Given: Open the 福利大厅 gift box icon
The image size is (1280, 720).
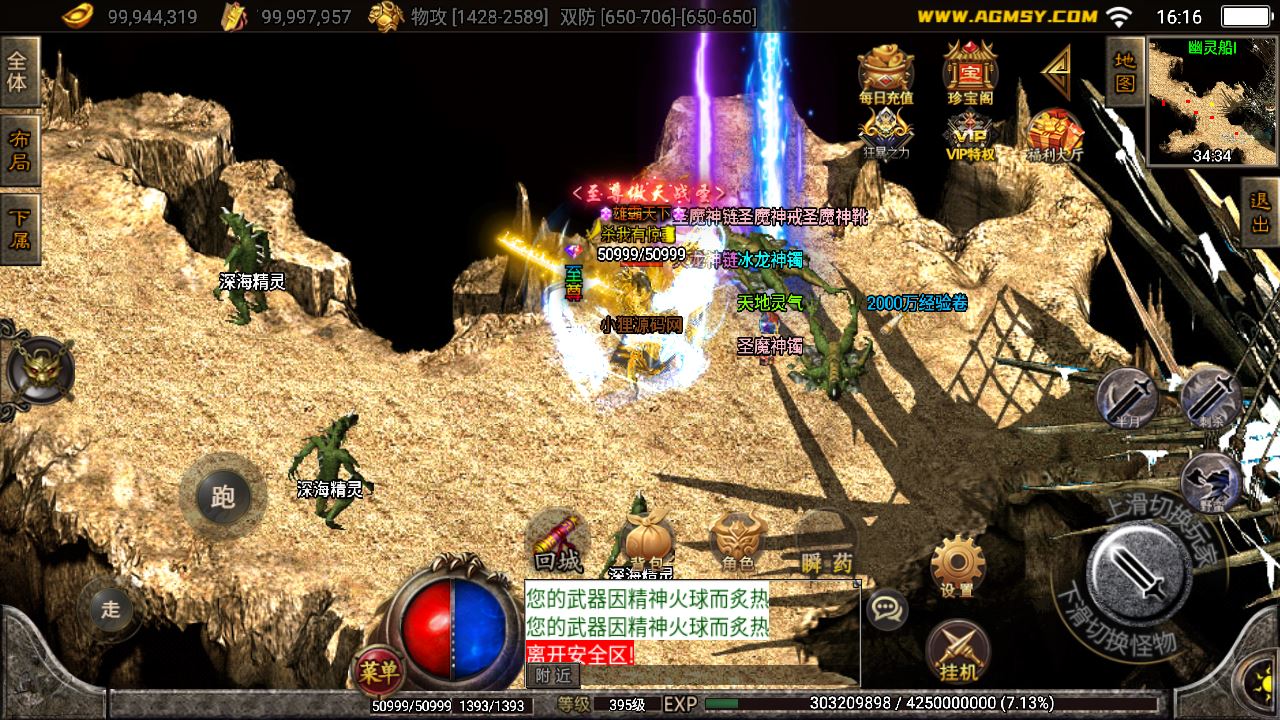Looking at the screenshot, I should [1054, 134].
